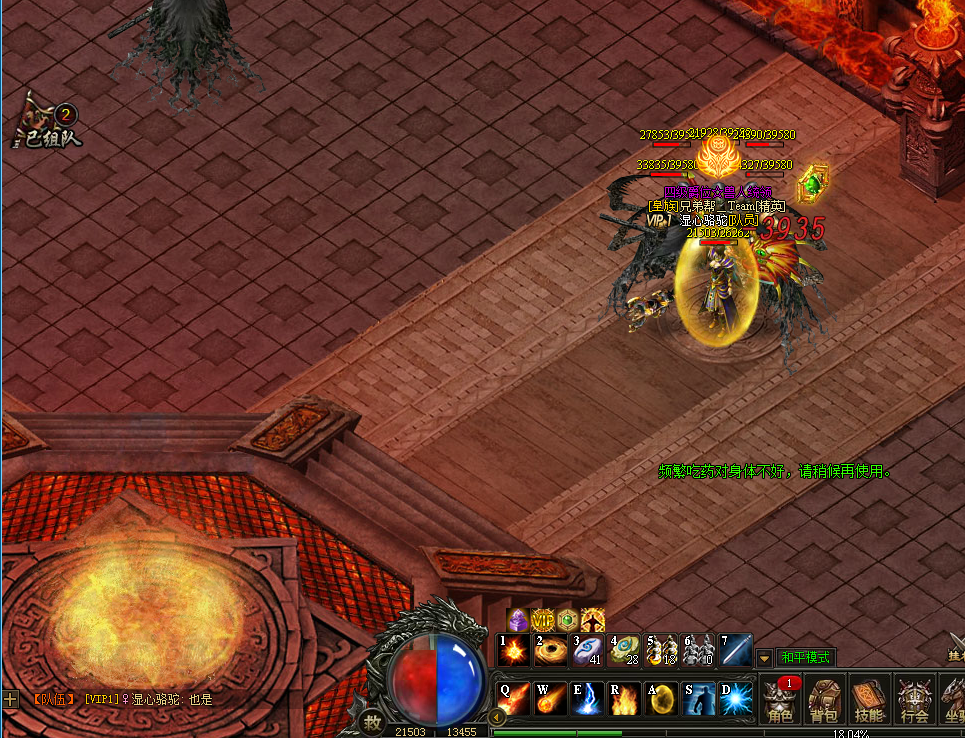This screenshot has height=738, width=965.
Task: Trigger the R fire wall skill
Action: (x=624, y=698)
